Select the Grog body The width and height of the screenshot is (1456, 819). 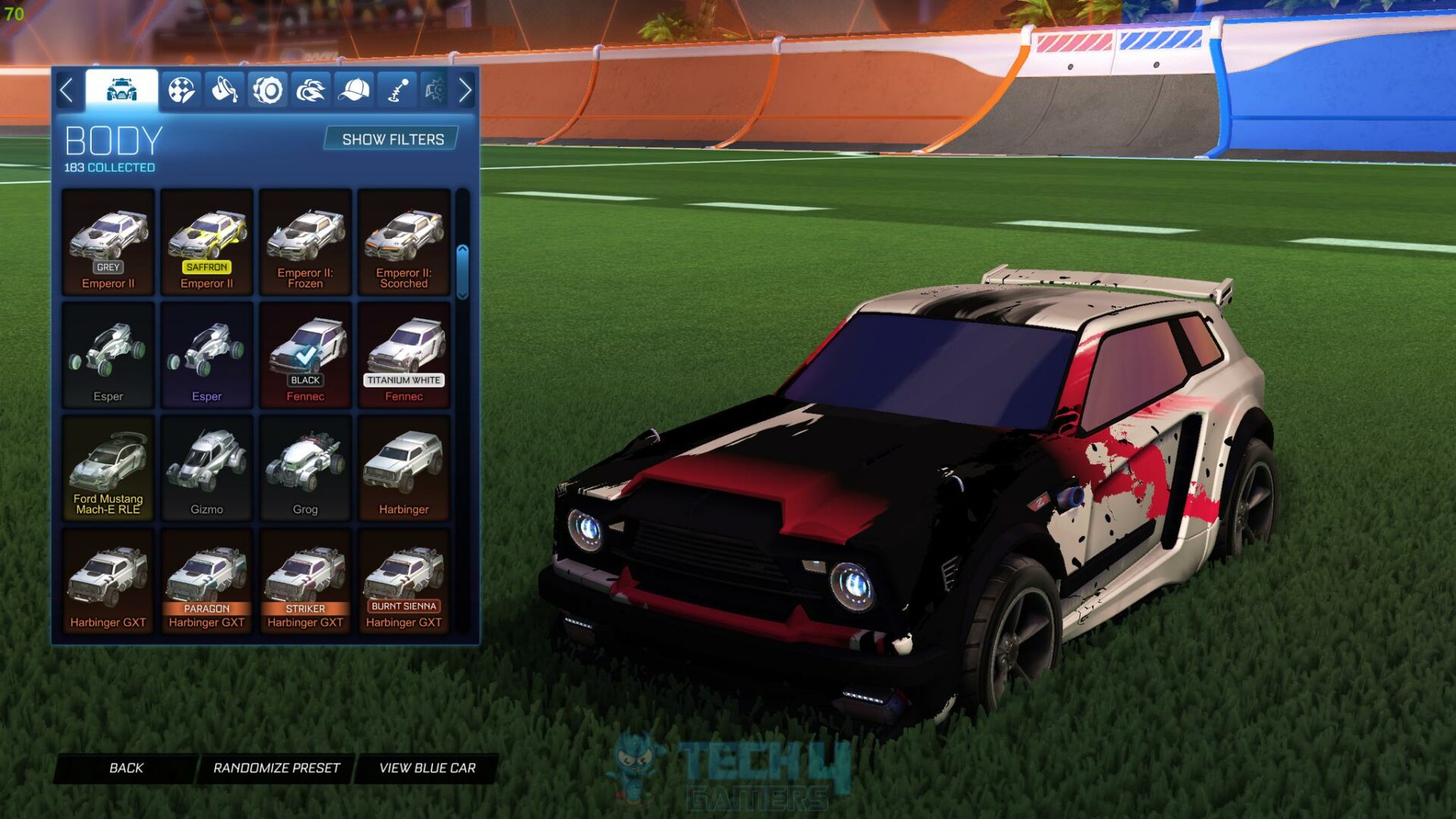click(305, 466)
